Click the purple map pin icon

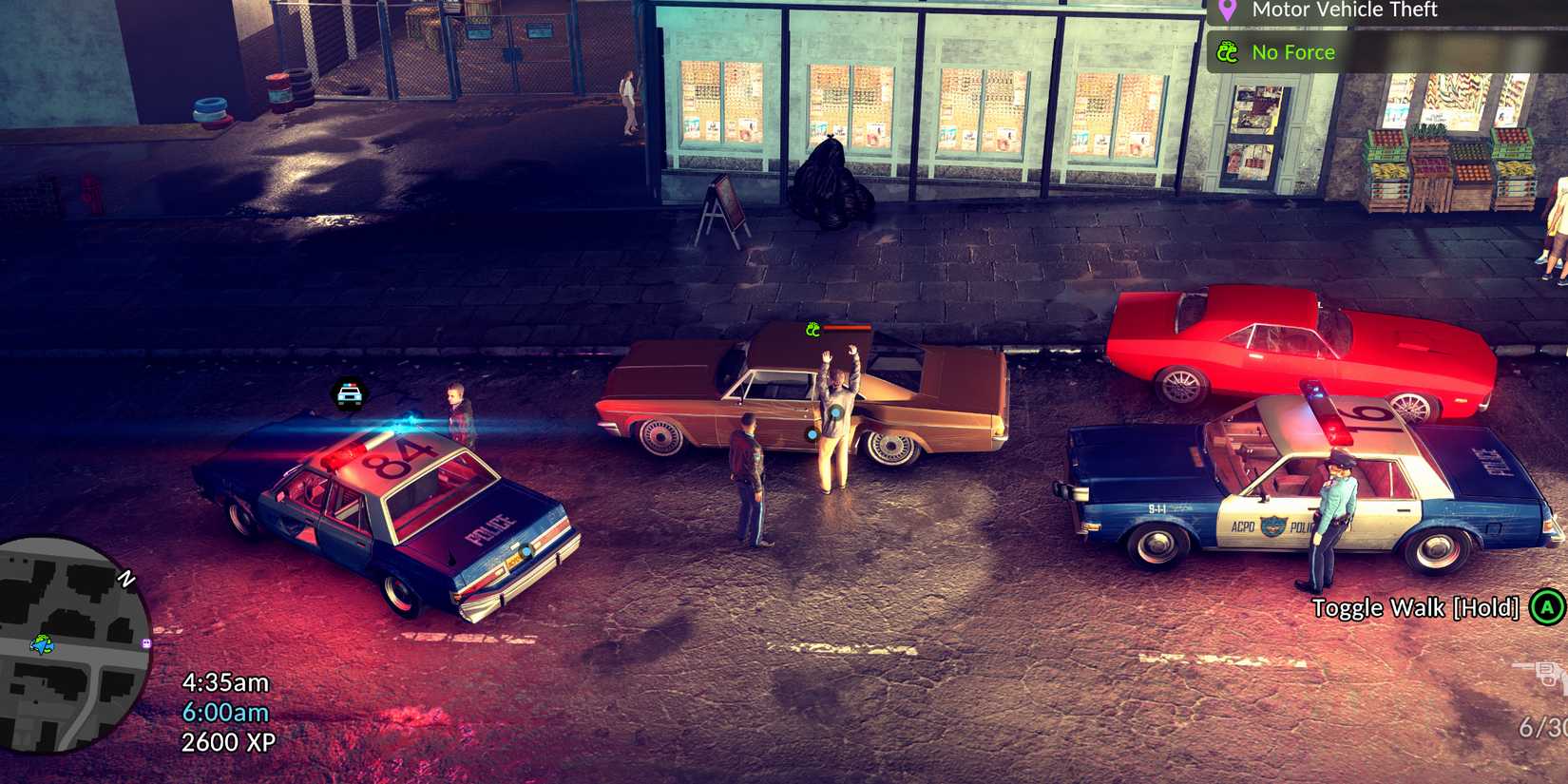pyautogui.click(x=1228, y=10)
